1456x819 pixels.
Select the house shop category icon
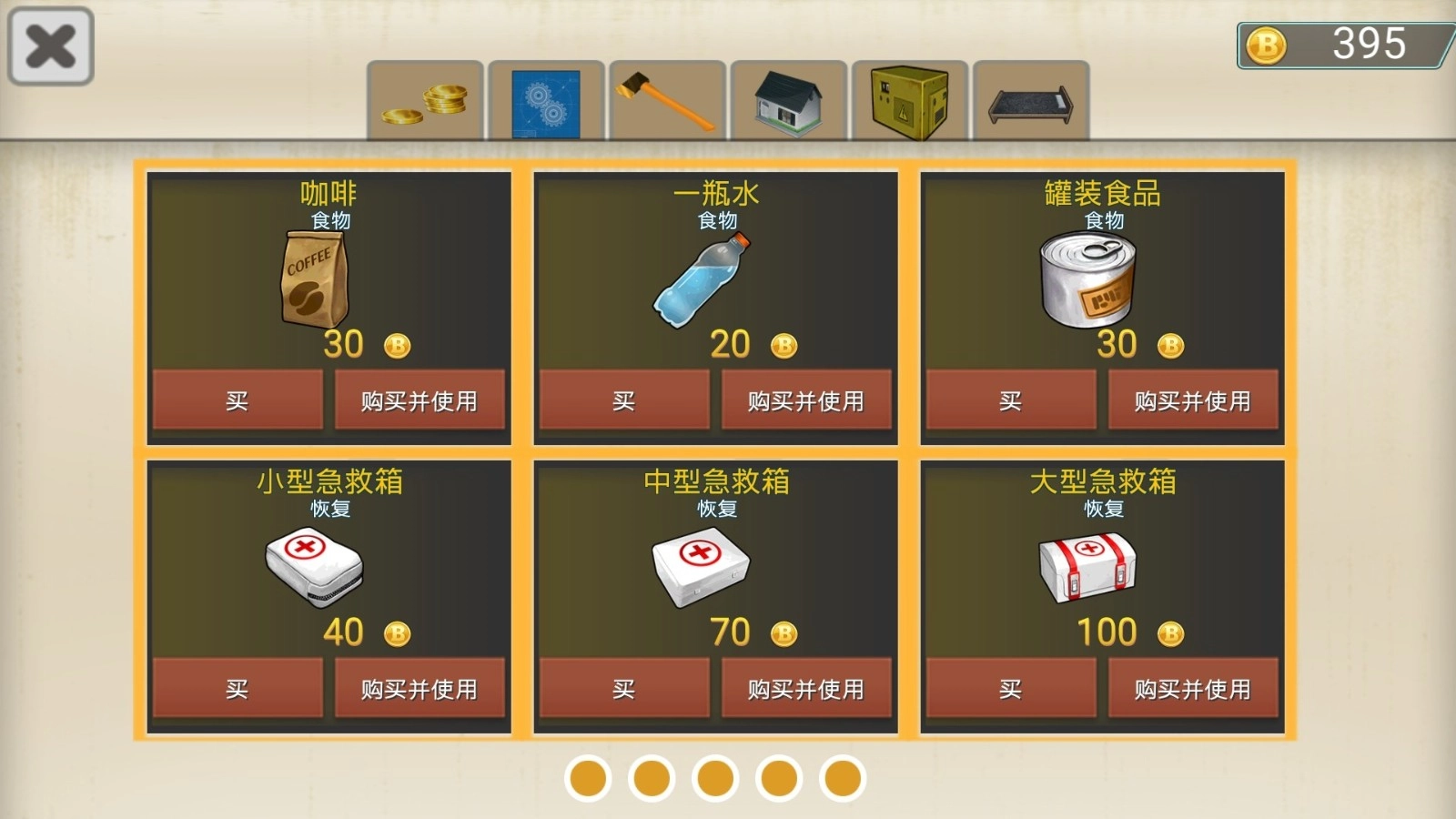[786, 100]
